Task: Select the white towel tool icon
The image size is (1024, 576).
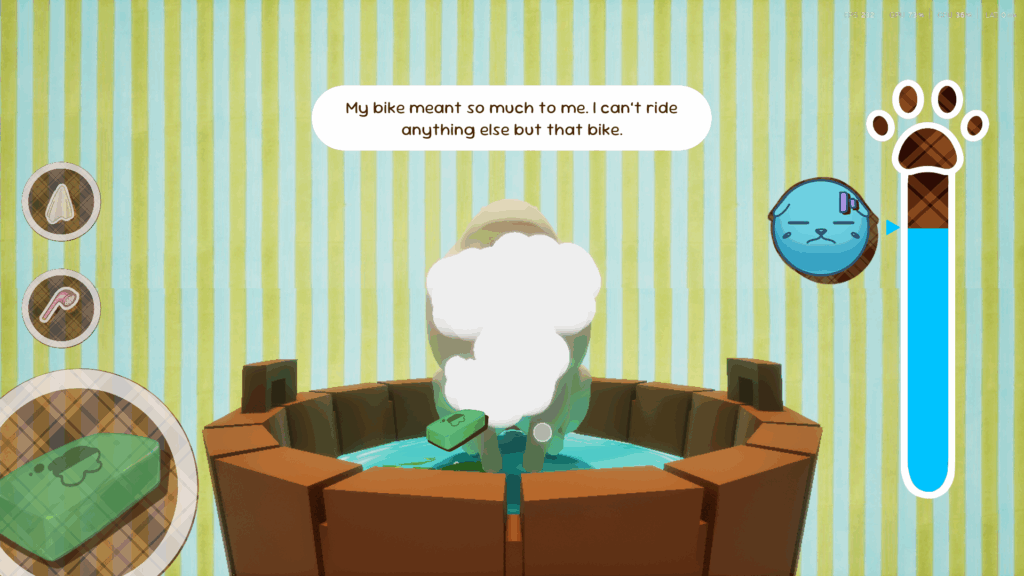Action: click(61, 203)
